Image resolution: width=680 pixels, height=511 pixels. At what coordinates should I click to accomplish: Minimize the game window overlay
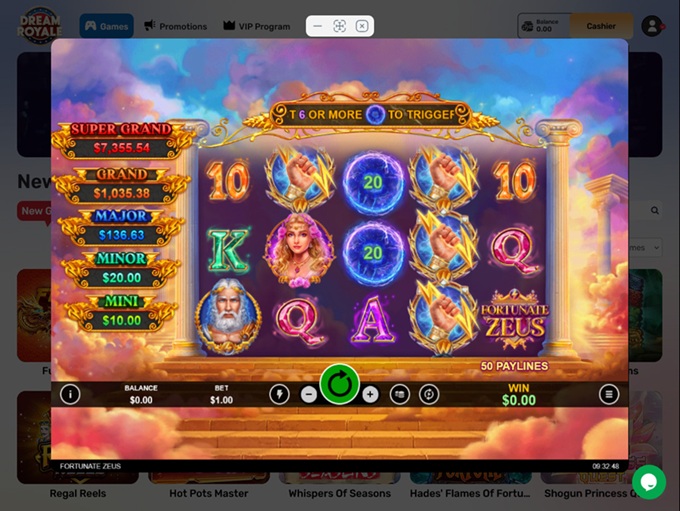pos(318,26)
